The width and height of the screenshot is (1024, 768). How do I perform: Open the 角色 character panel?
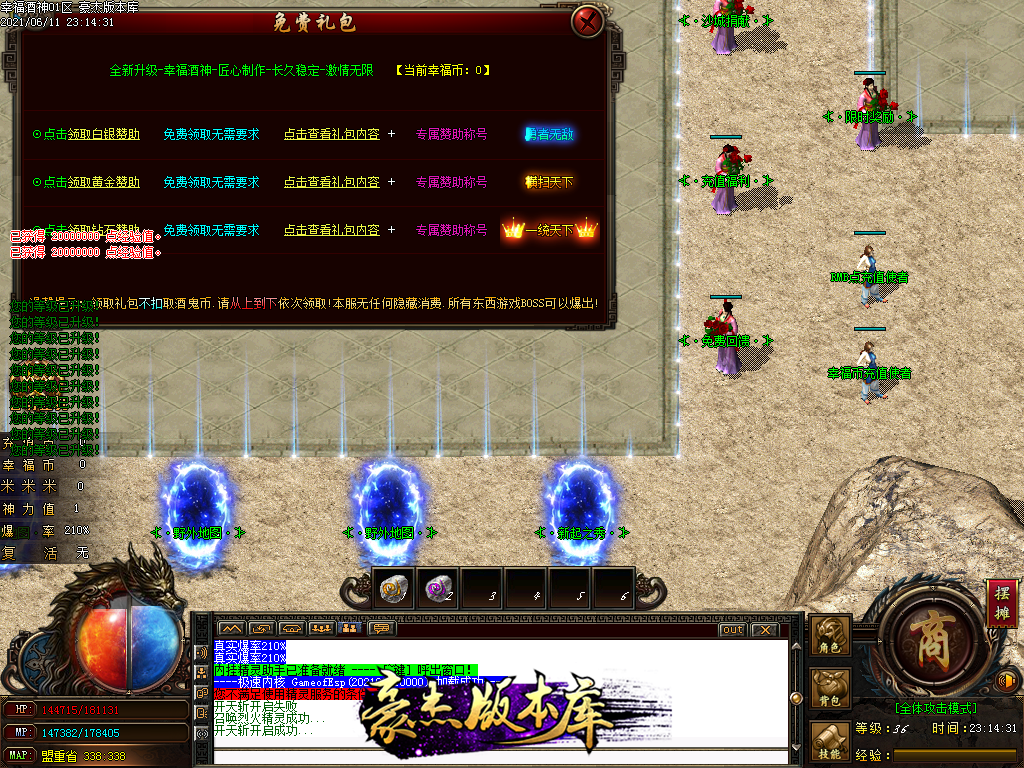pyautogui.click(x=830, y=635)
